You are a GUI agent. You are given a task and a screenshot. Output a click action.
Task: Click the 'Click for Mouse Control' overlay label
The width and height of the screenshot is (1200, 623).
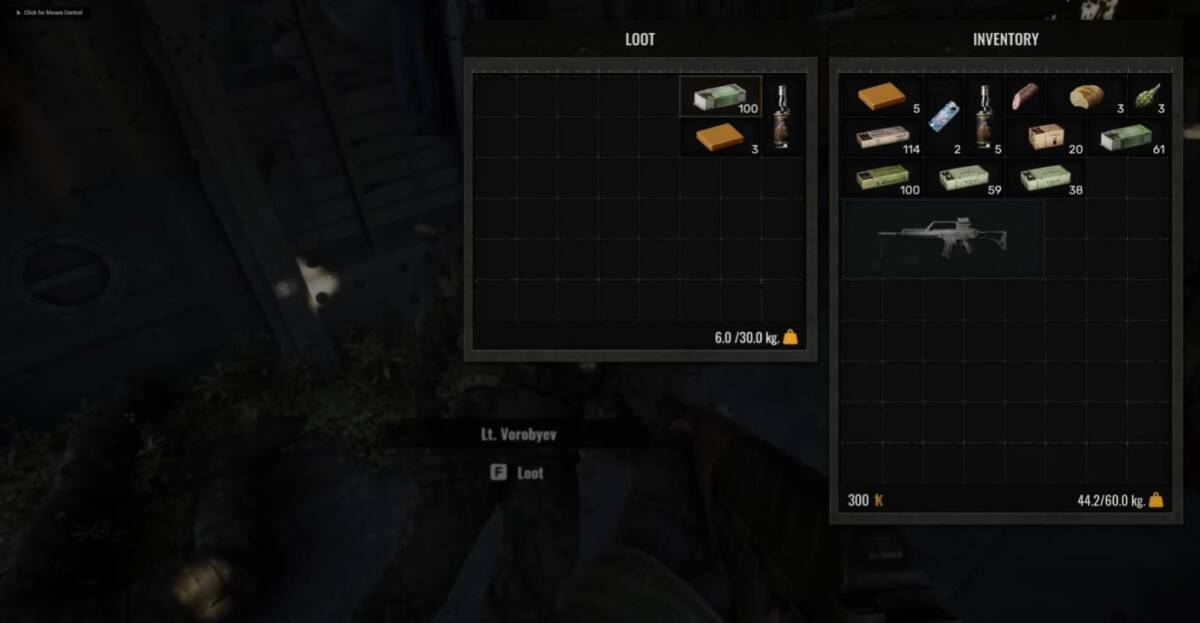[x=52, y=12]
